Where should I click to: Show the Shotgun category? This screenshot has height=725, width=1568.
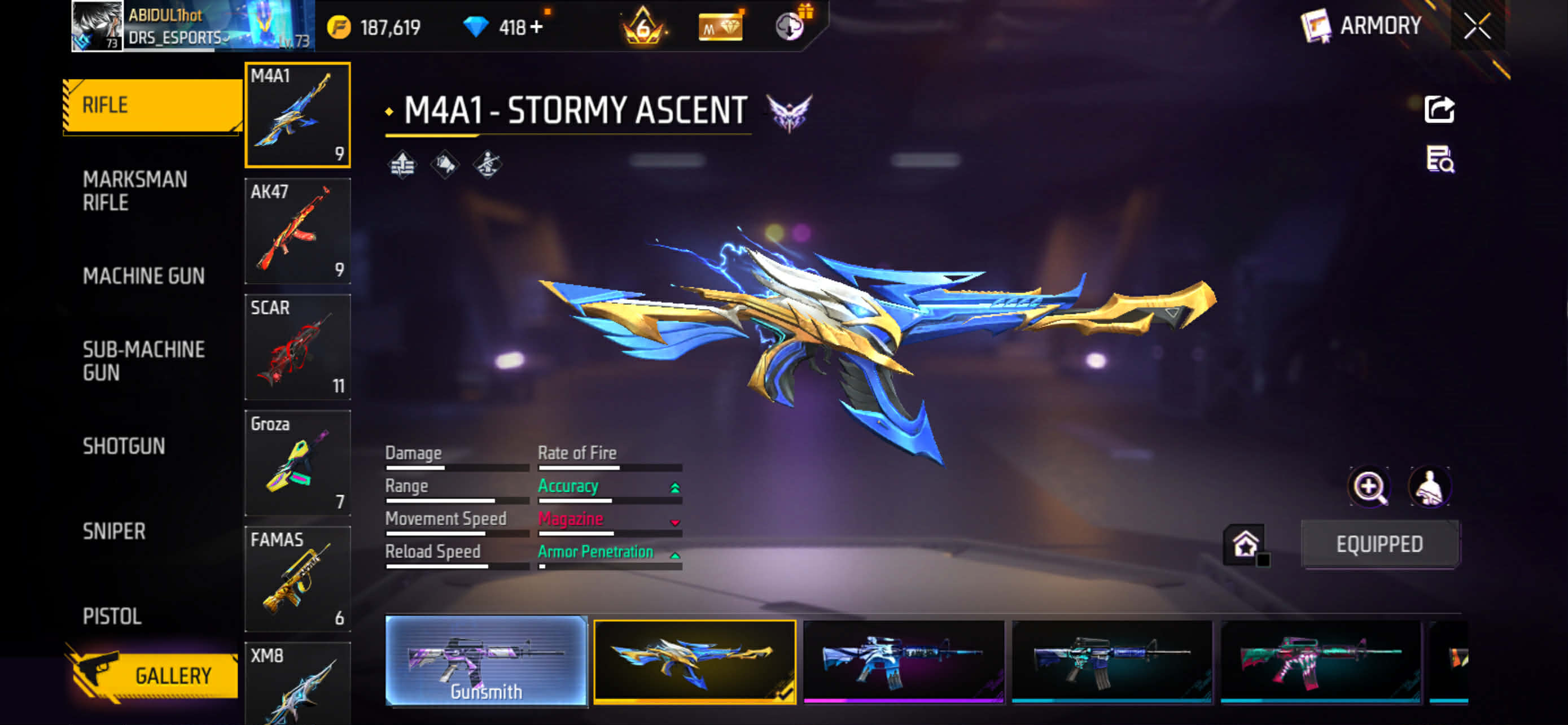click(124, 446)
